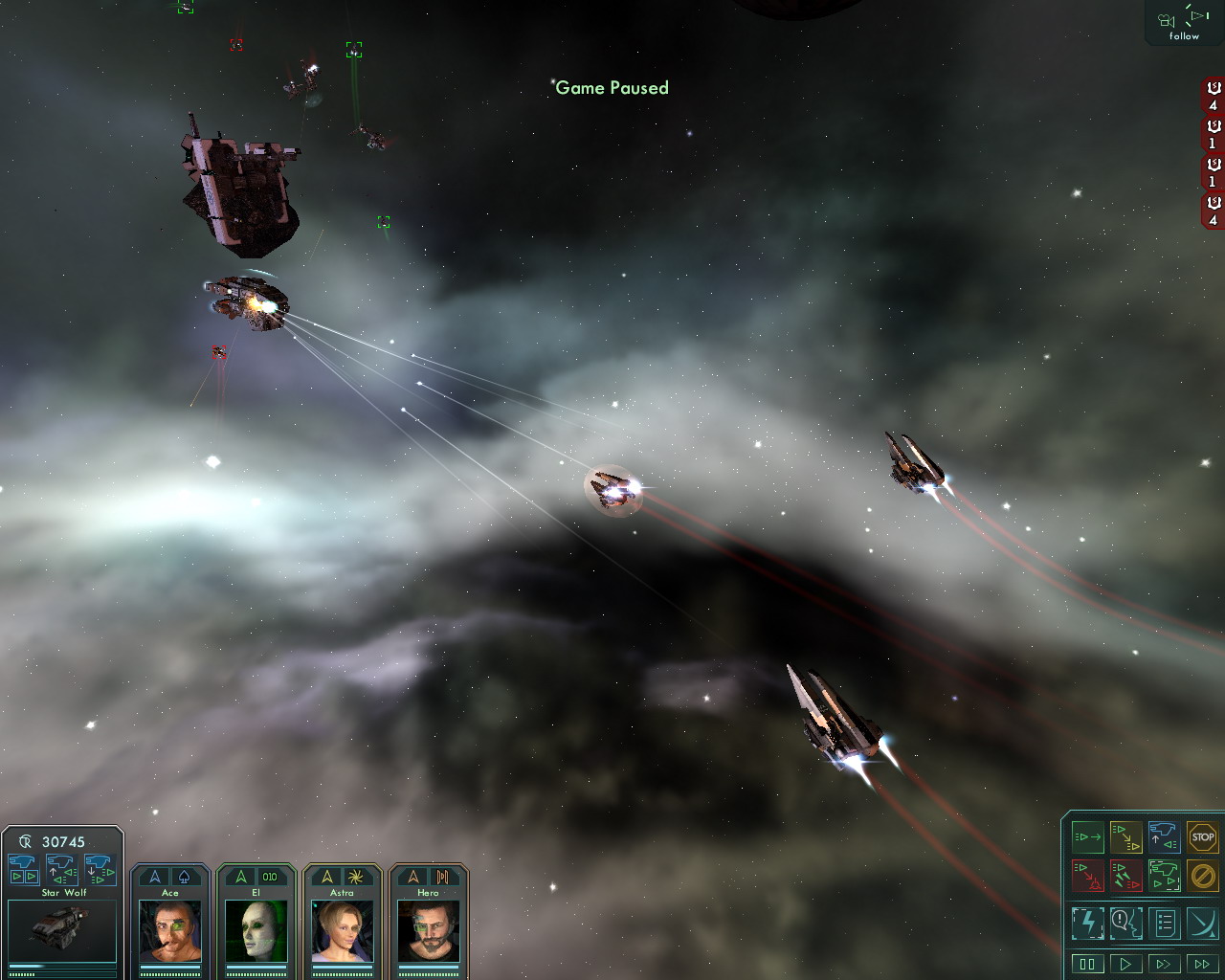Choose the Hero pilot portrait

pos(428,930)
